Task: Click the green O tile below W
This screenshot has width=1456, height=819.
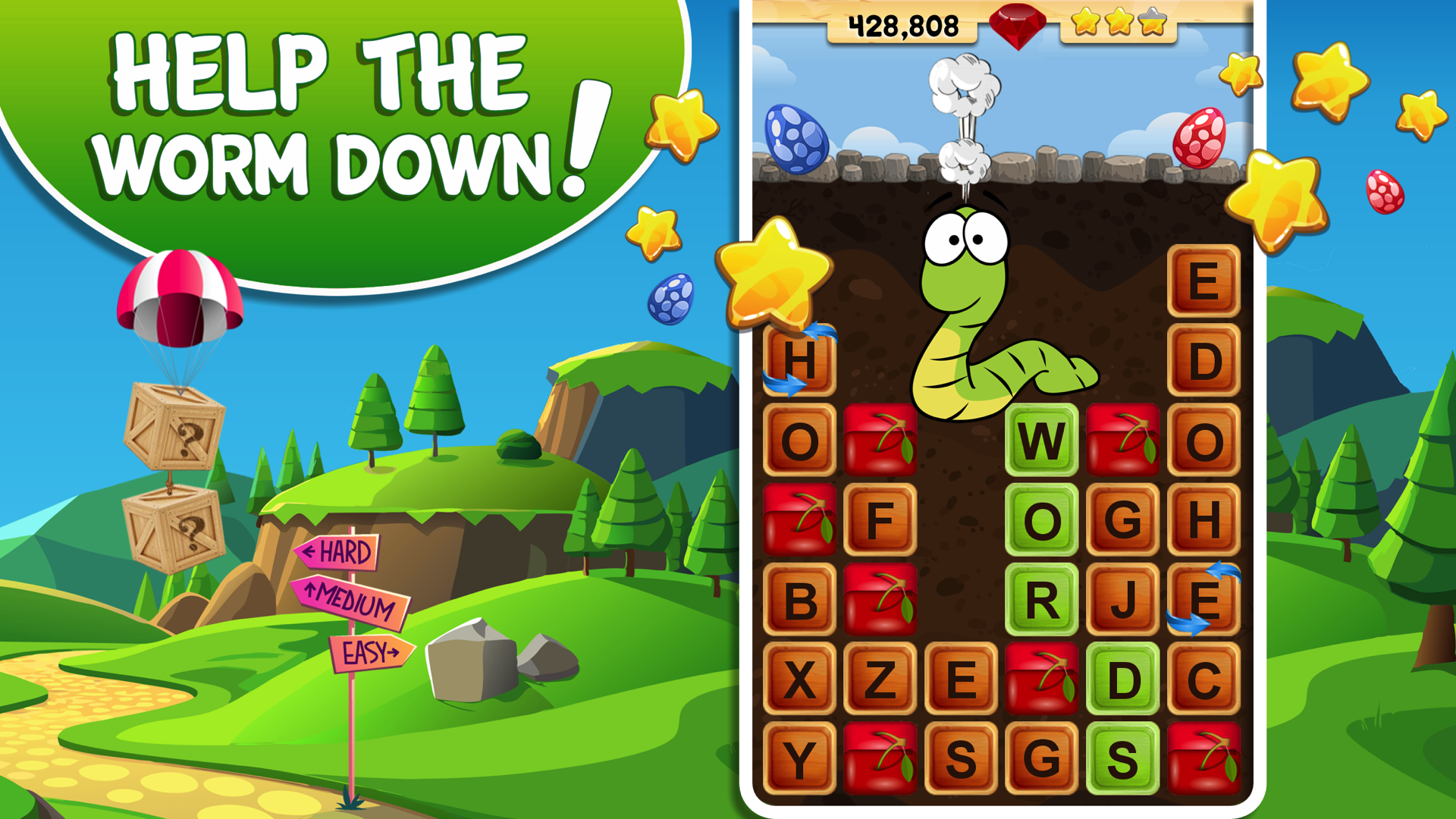Action: (1043, 519)
